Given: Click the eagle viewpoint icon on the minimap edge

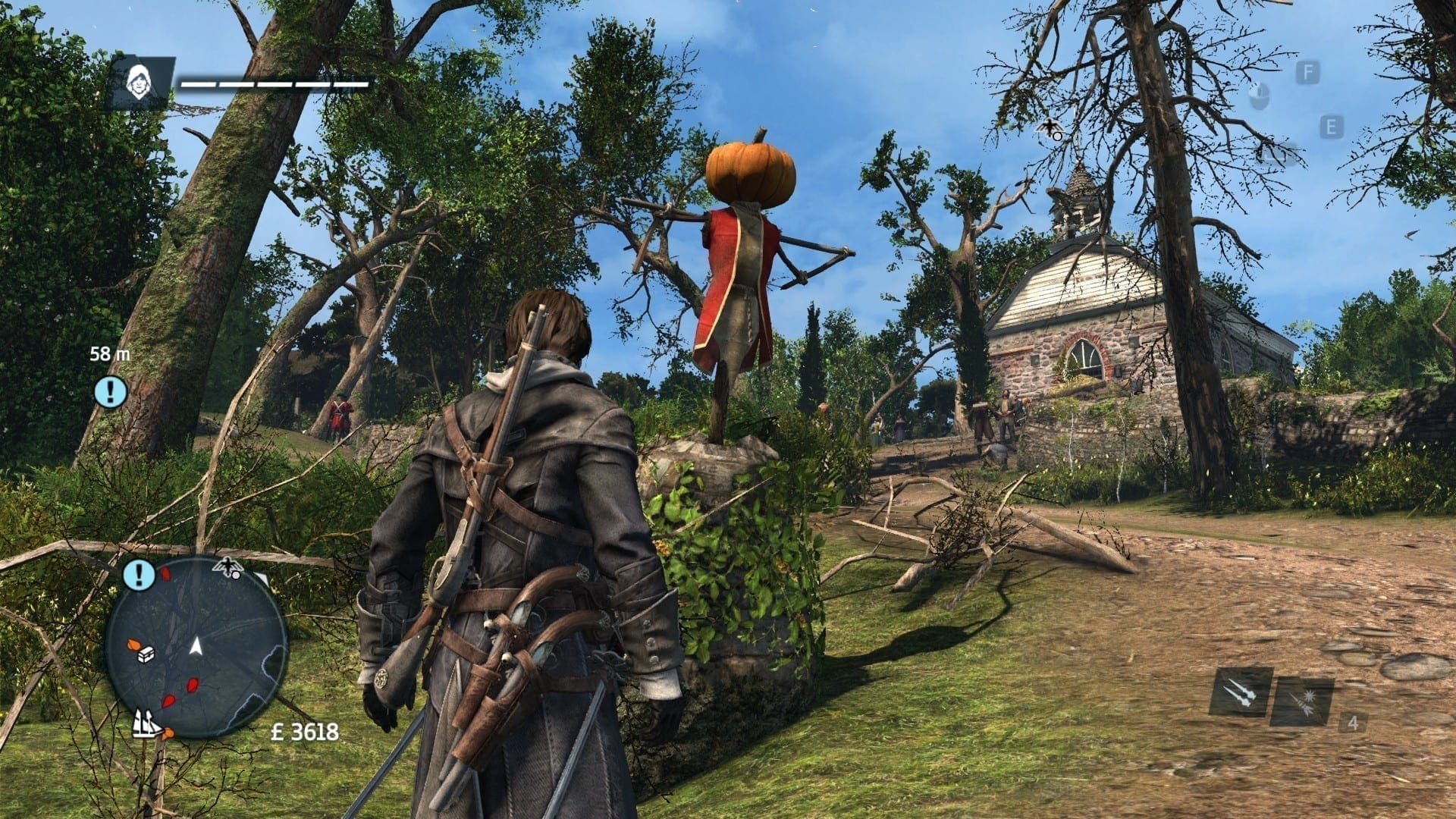Looking at the screenshot, I should pos(227,566).
